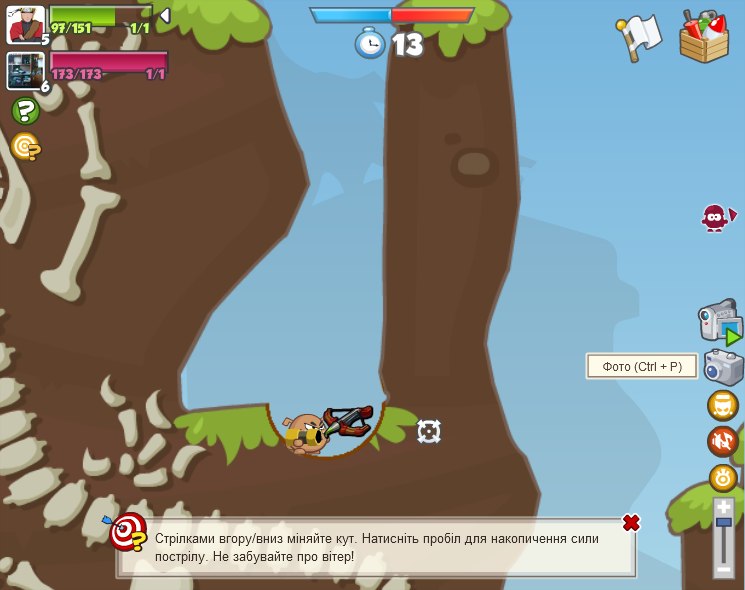
Task: Close the tutorial hint box
Action: pyautogui.click(x=631, y=523)
